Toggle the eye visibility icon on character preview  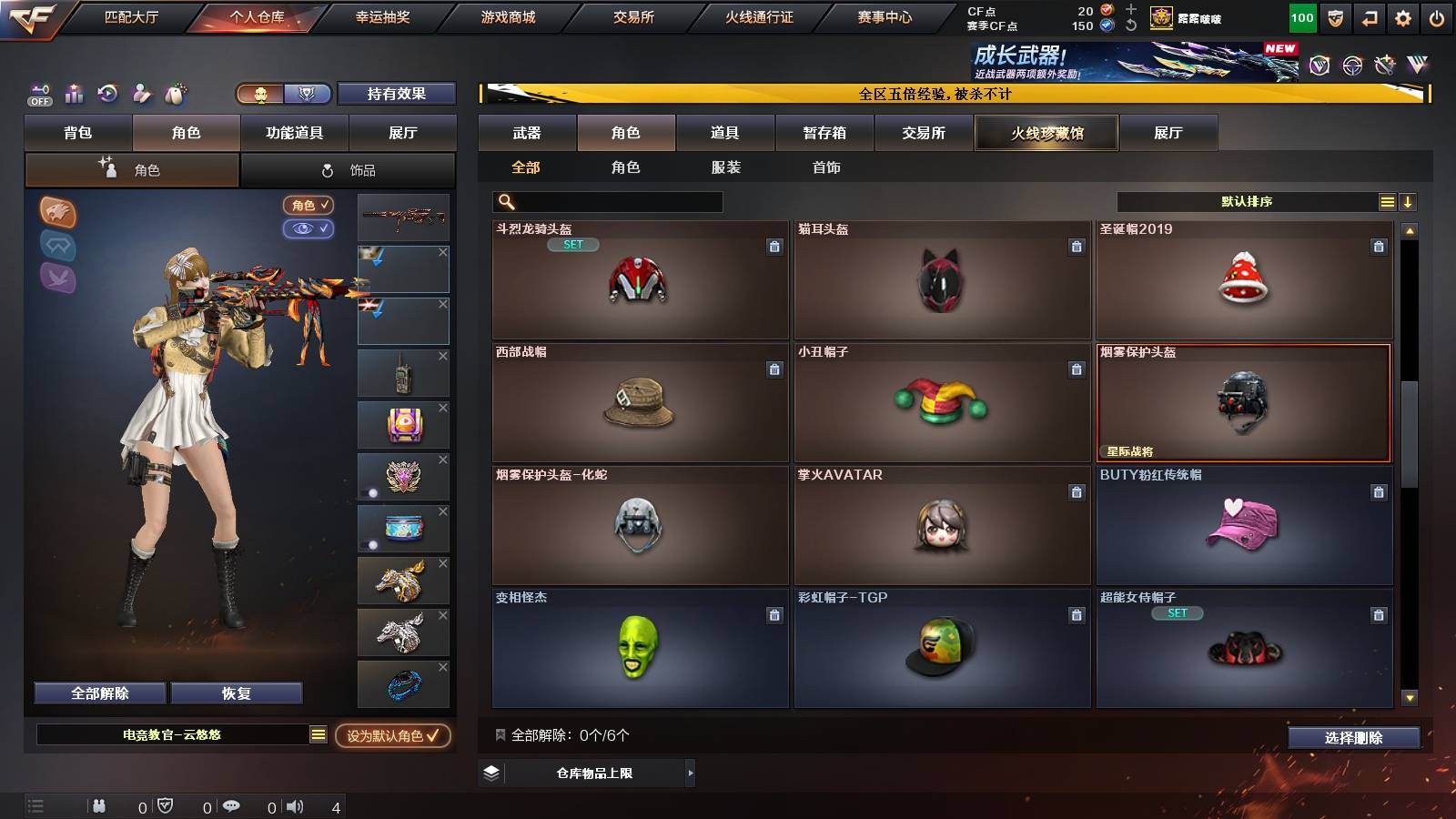click(311, 229)
